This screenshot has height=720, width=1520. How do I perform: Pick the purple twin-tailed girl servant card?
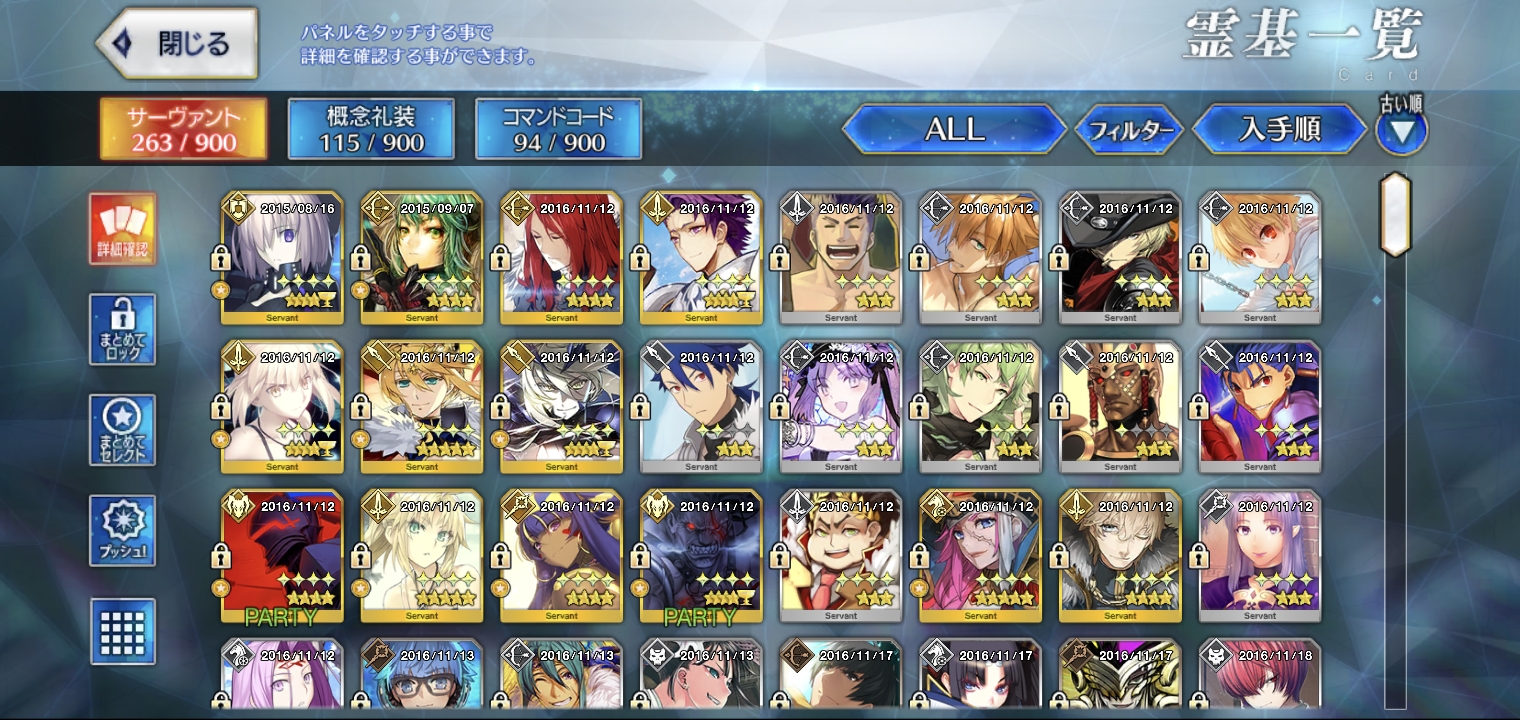(x=841, y=407)
